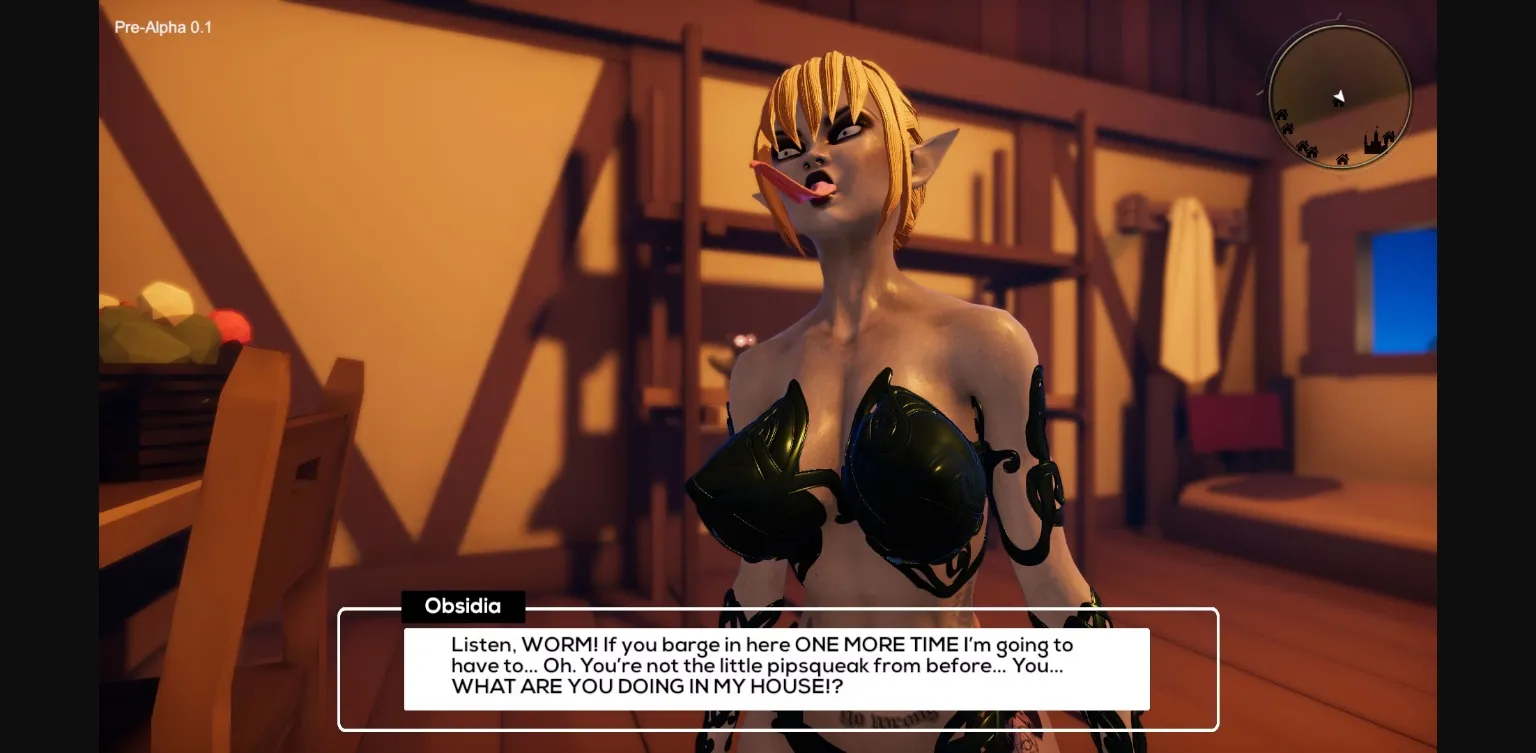The image size is (1536, 753).
Task: Click the leftmost house icon on the minimap
Action: click(x=1282, y=115)
